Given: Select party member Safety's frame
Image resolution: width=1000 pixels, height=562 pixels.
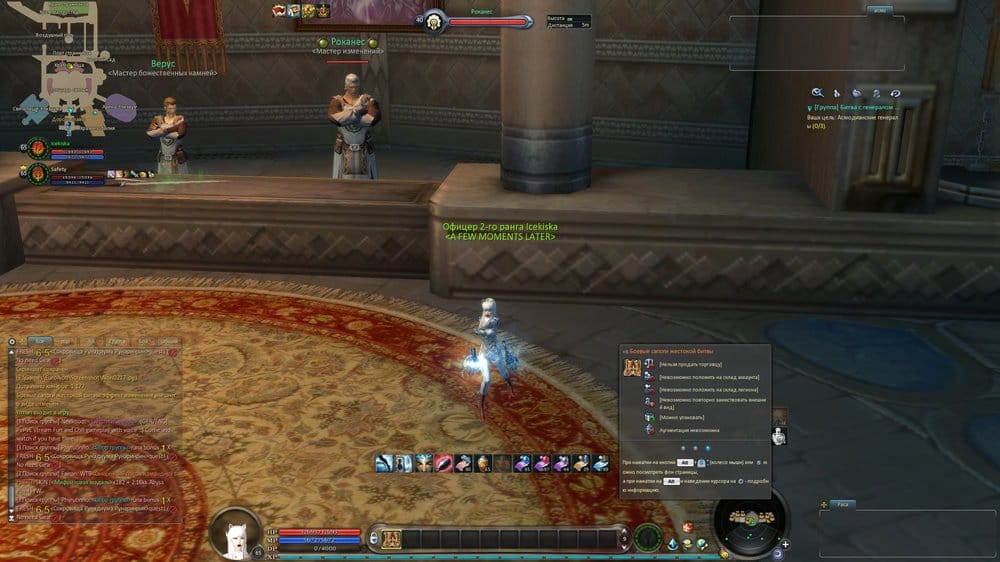Looking at the screenshot, I should (38, 175).
